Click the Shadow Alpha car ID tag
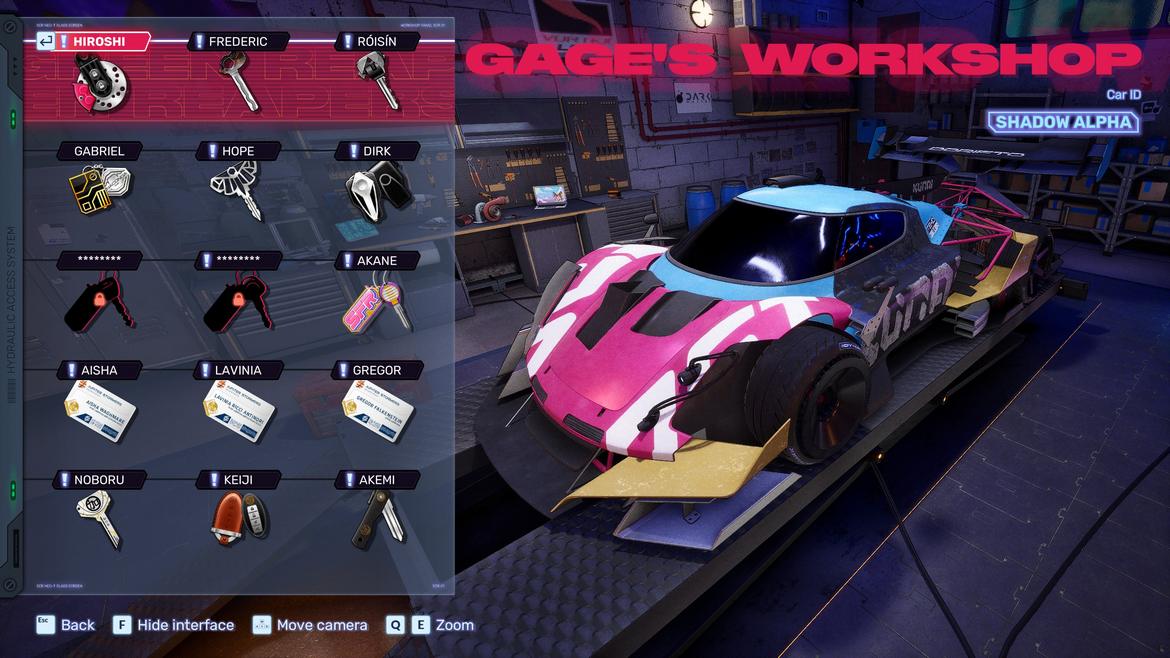 click(x=1063, y=122)
